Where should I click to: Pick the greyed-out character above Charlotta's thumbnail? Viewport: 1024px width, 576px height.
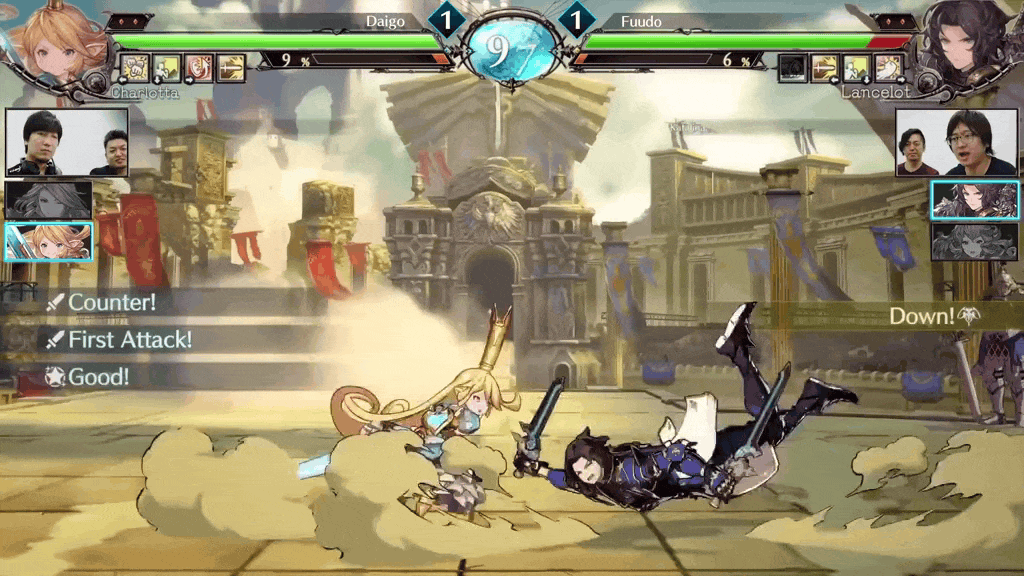click(x=49, y=200)
